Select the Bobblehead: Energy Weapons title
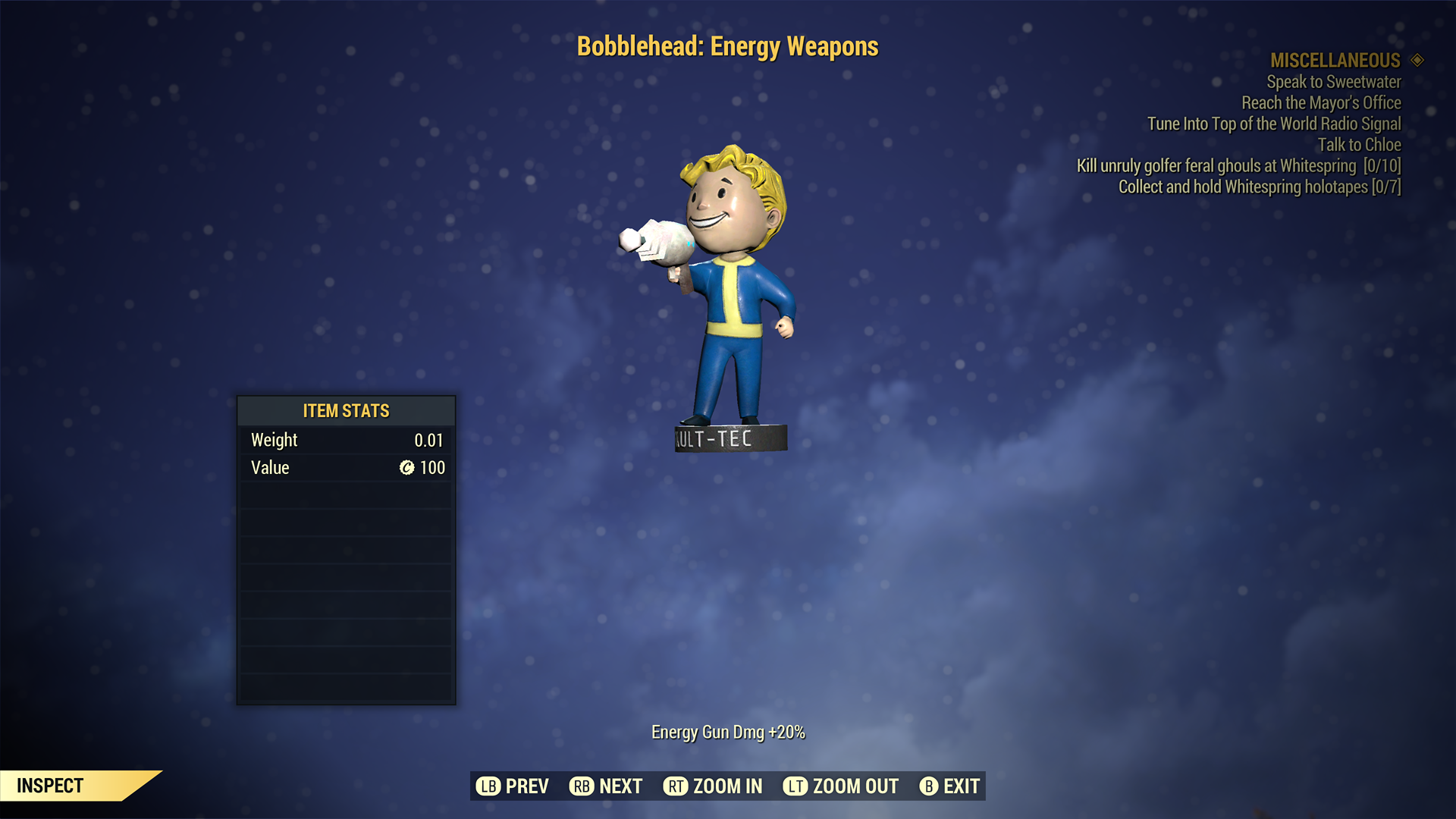1456x819 pixels. pyautogui.click(x=727, y=46)
